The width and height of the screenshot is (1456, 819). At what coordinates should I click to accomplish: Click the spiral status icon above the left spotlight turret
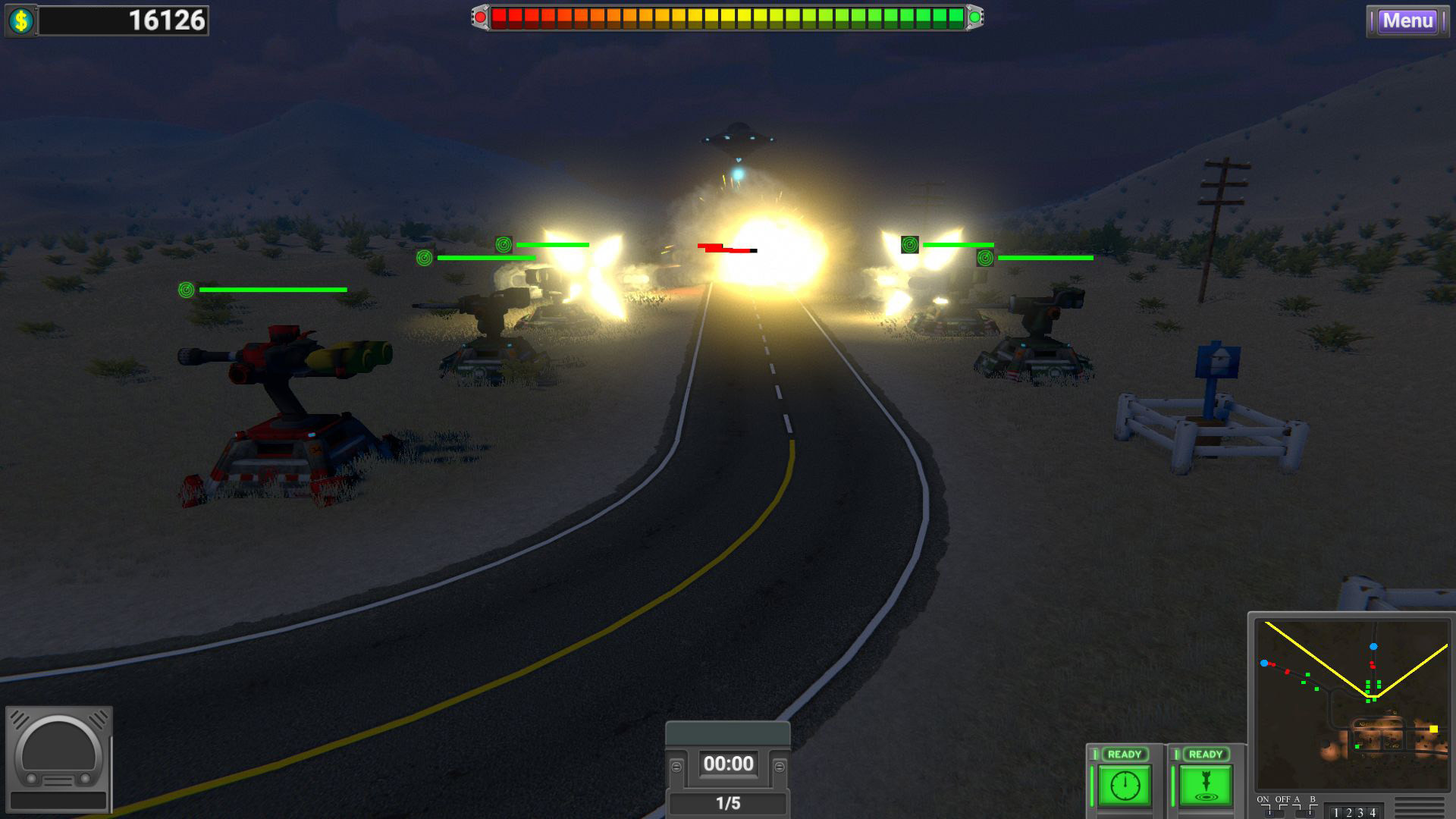[x=504, y=243]
